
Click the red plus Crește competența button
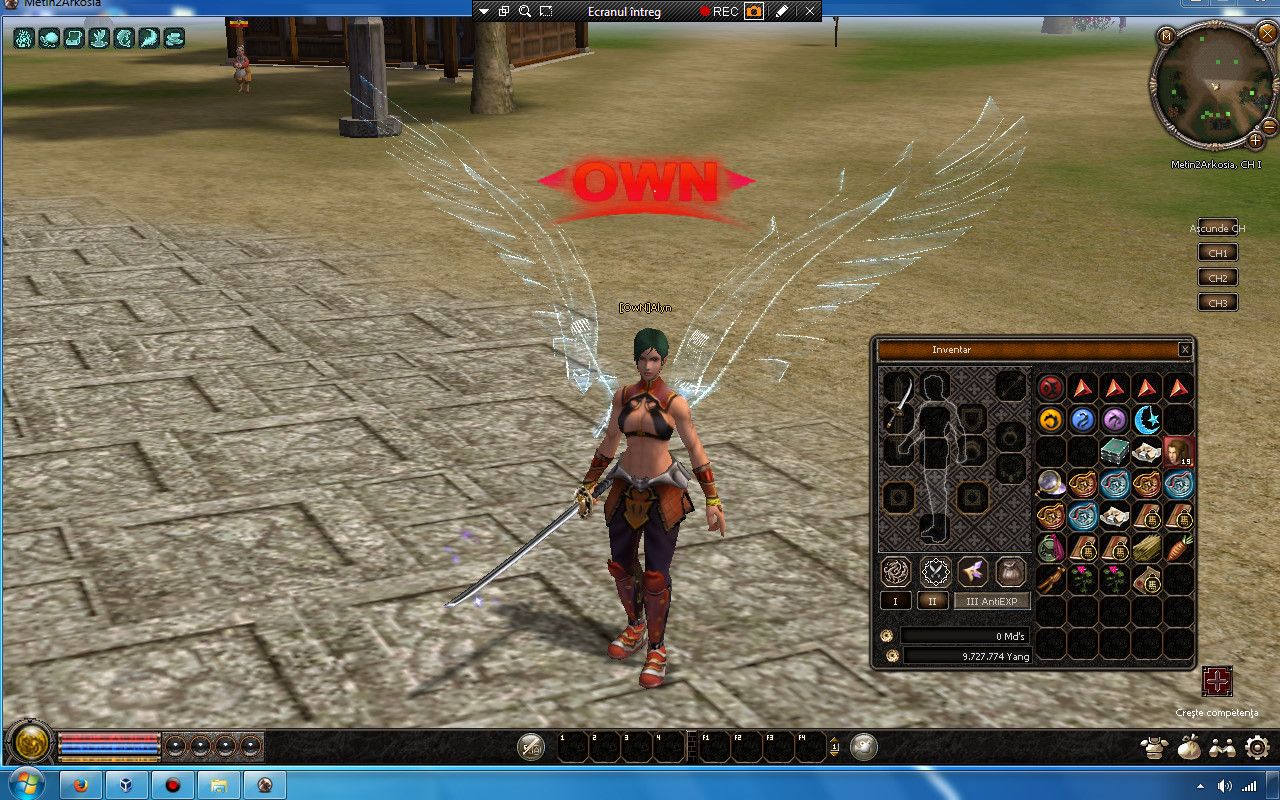[1217, 681]
